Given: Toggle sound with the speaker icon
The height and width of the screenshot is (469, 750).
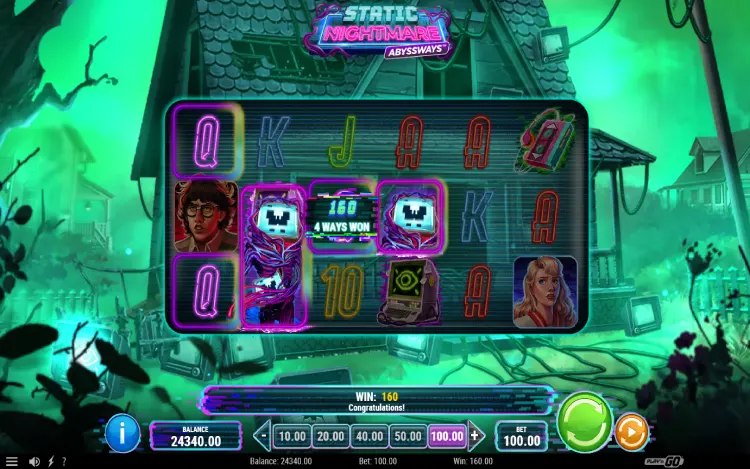Looking at the screenshot, I should pyautogui.click(x=34, y=461).
